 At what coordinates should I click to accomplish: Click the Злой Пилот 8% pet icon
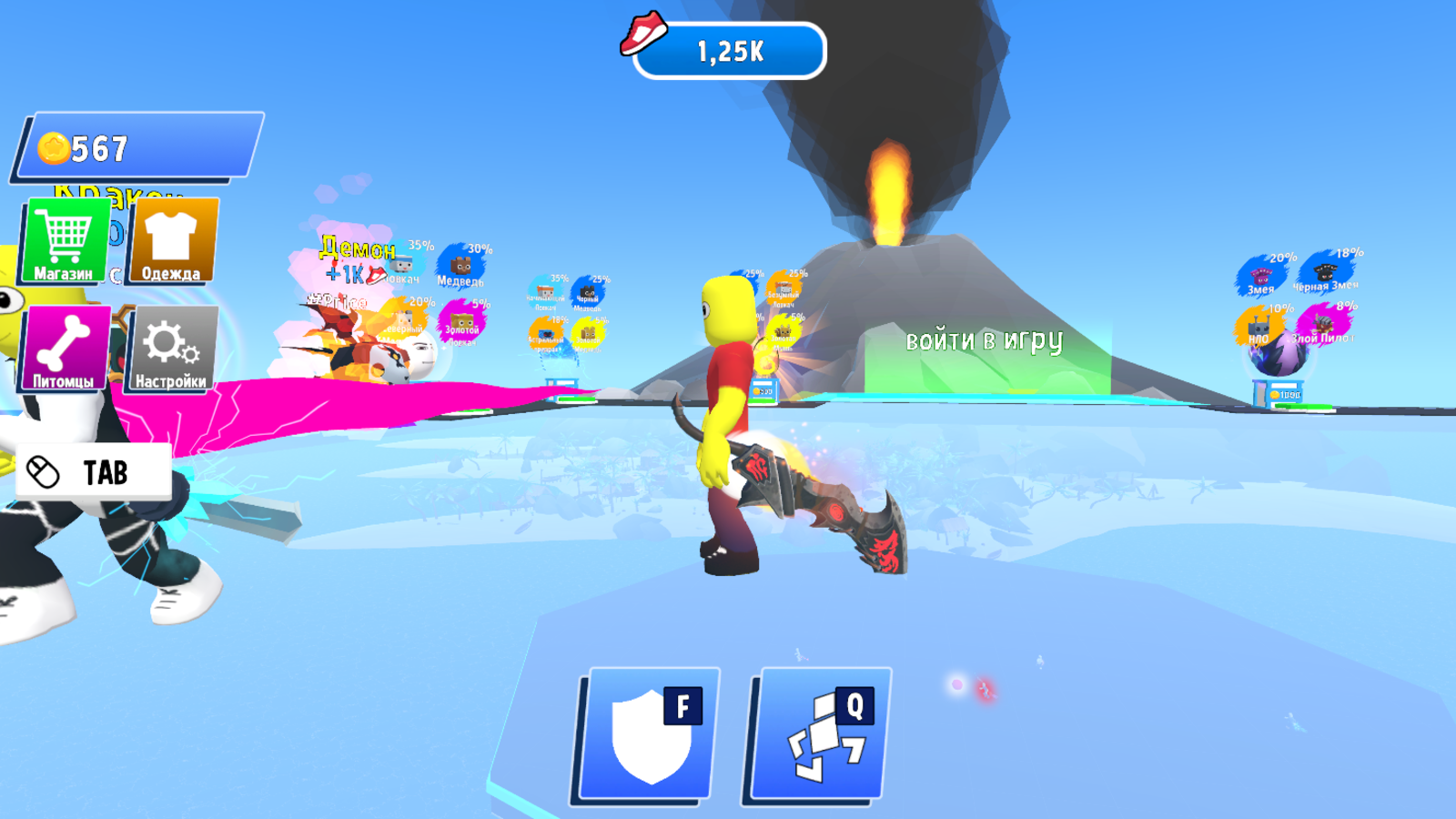coord(1321,324)
